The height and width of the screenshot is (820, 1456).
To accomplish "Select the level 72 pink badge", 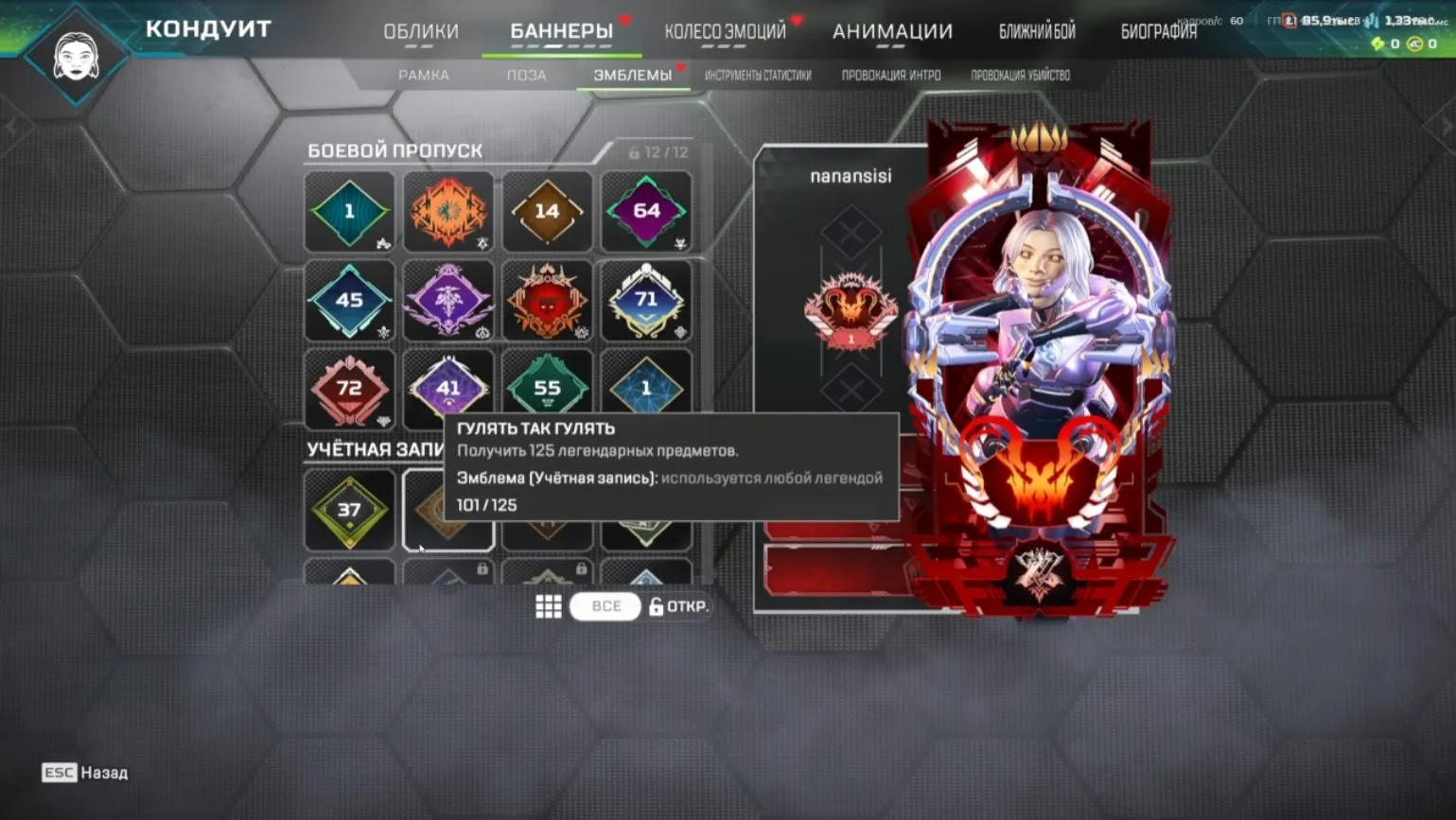I will (349, 388).
